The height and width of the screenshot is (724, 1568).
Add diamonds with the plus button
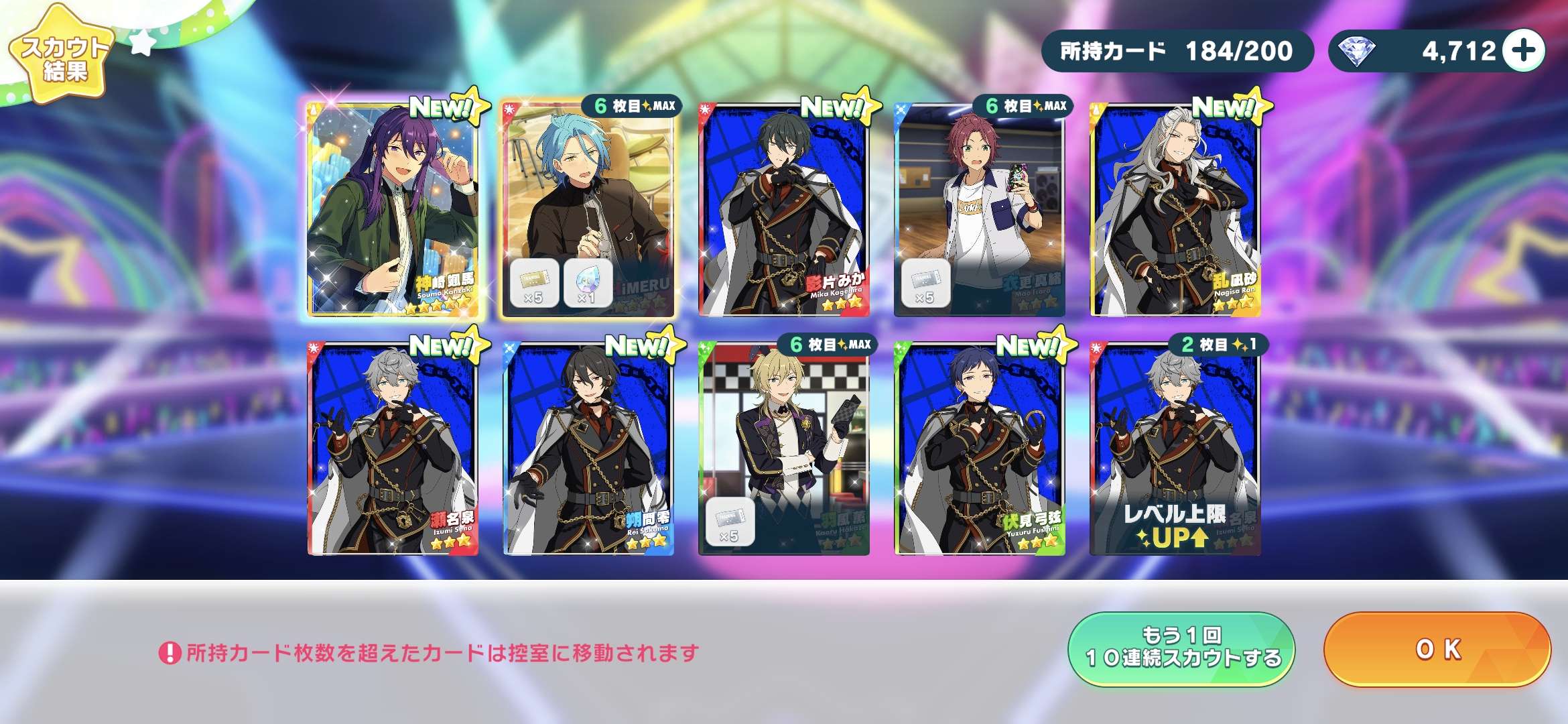[x=1523, y=50]
